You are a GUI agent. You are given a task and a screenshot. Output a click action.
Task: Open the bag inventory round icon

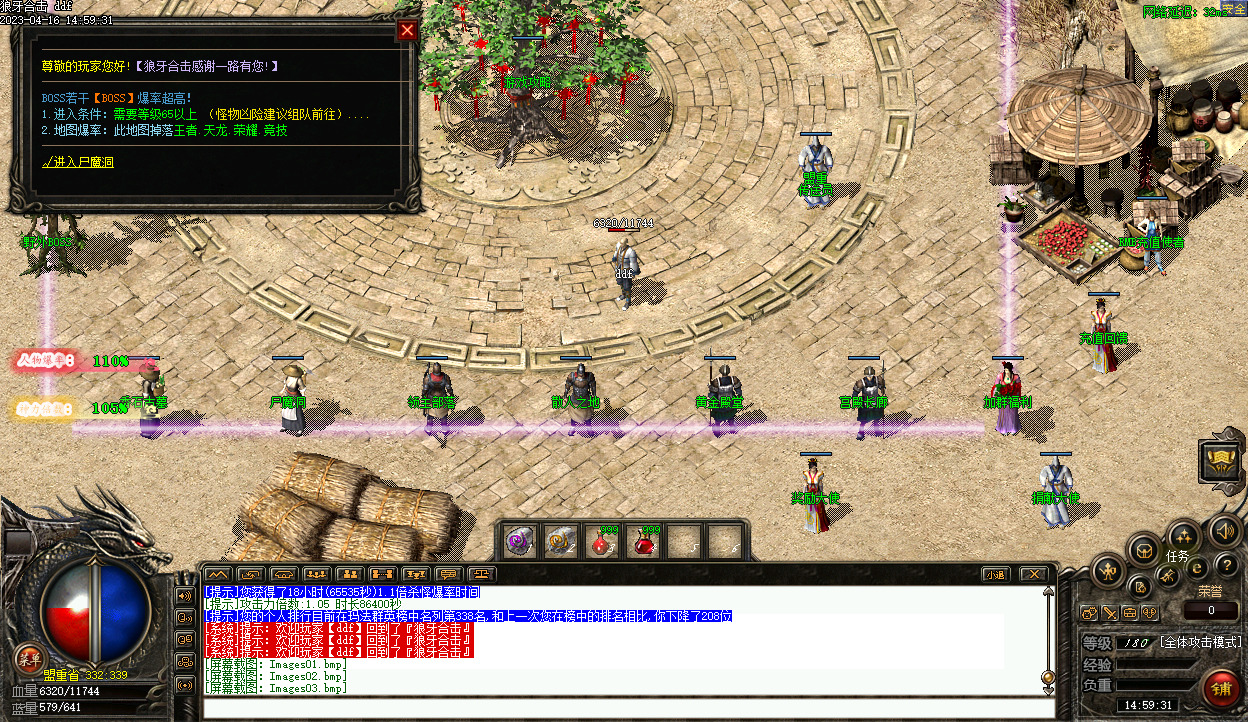(x=1143, y=549)
